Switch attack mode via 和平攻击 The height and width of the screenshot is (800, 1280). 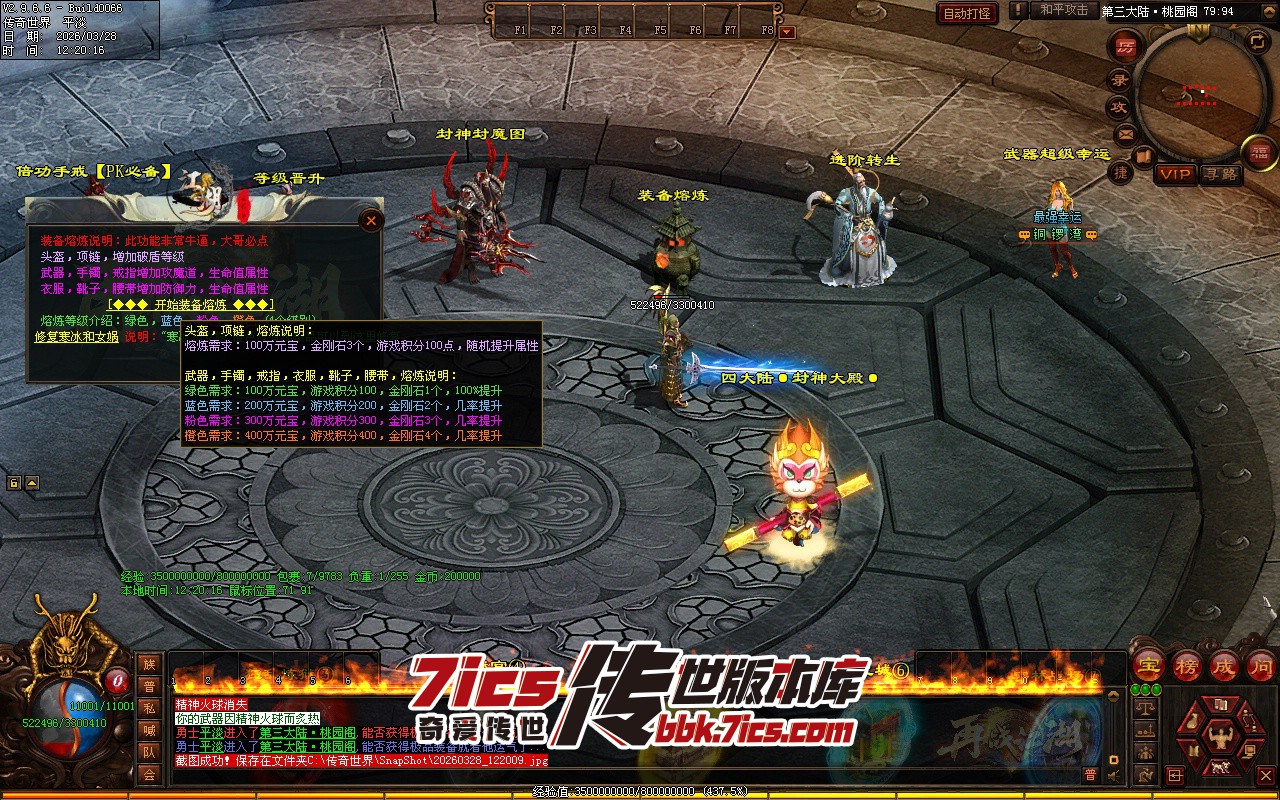pyautogui.click(x=1063, y=11)
